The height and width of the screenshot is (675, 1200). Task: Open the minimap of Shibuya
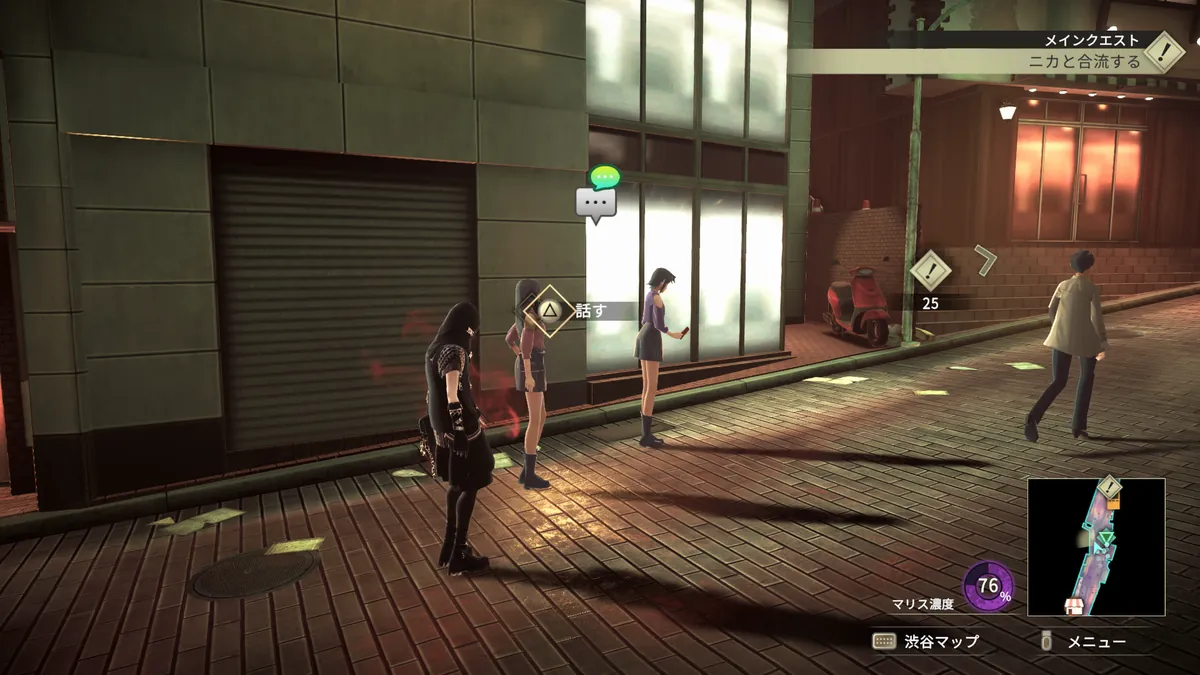pos(1096,546)
